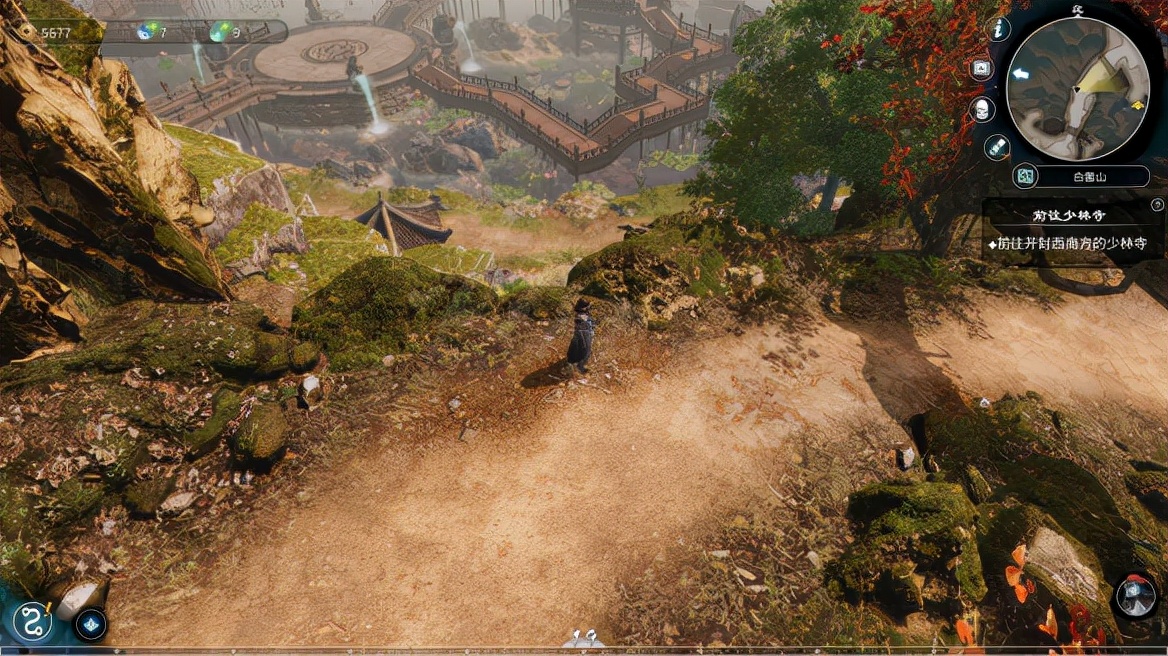Click the white arrow marker on minimap
Viewport: 1168px width, 656px height.
(1020, 73)
